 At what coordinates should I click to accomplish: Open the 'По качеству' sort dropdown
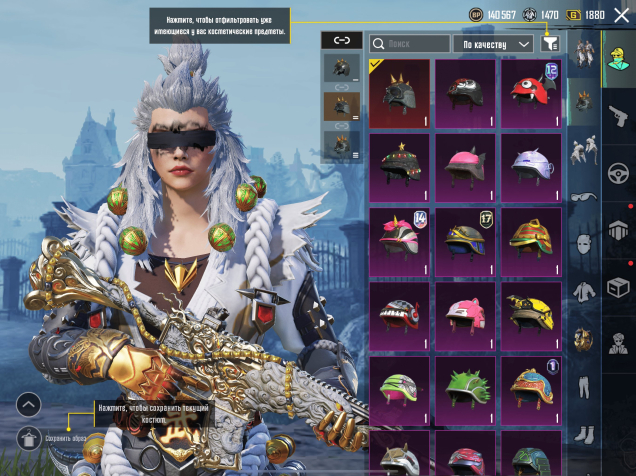[496, 44]
